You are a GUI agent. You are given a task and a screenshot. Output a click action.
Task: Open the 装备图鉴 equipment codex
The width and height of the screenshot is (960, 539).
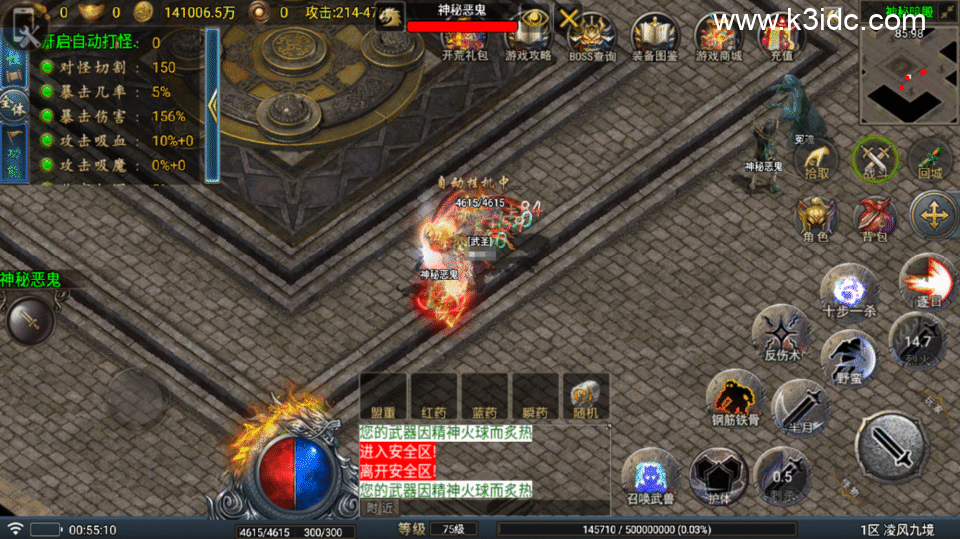click(655, 37)
